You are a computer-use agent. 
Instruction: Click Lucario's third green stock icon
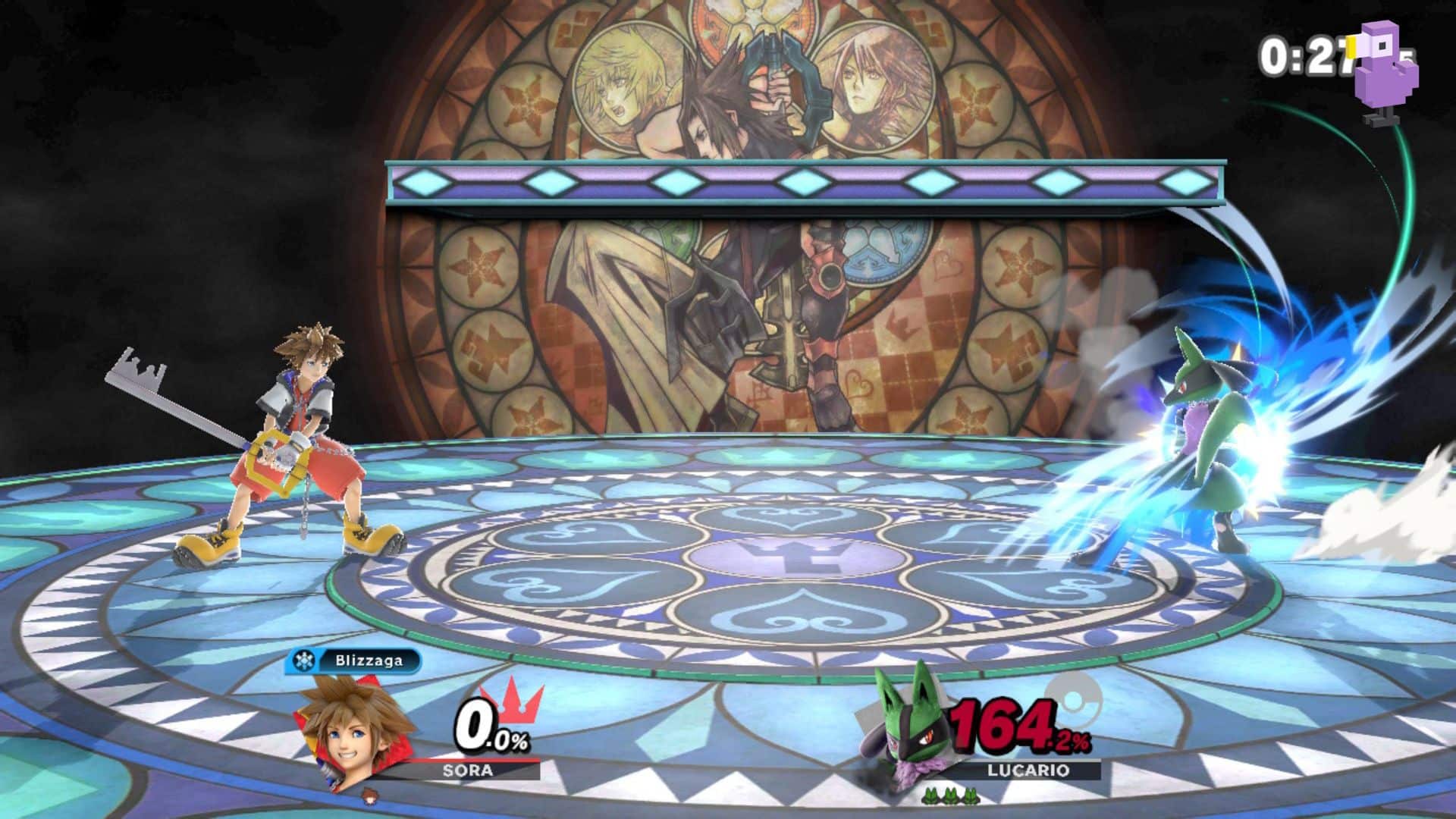point(971,795)
